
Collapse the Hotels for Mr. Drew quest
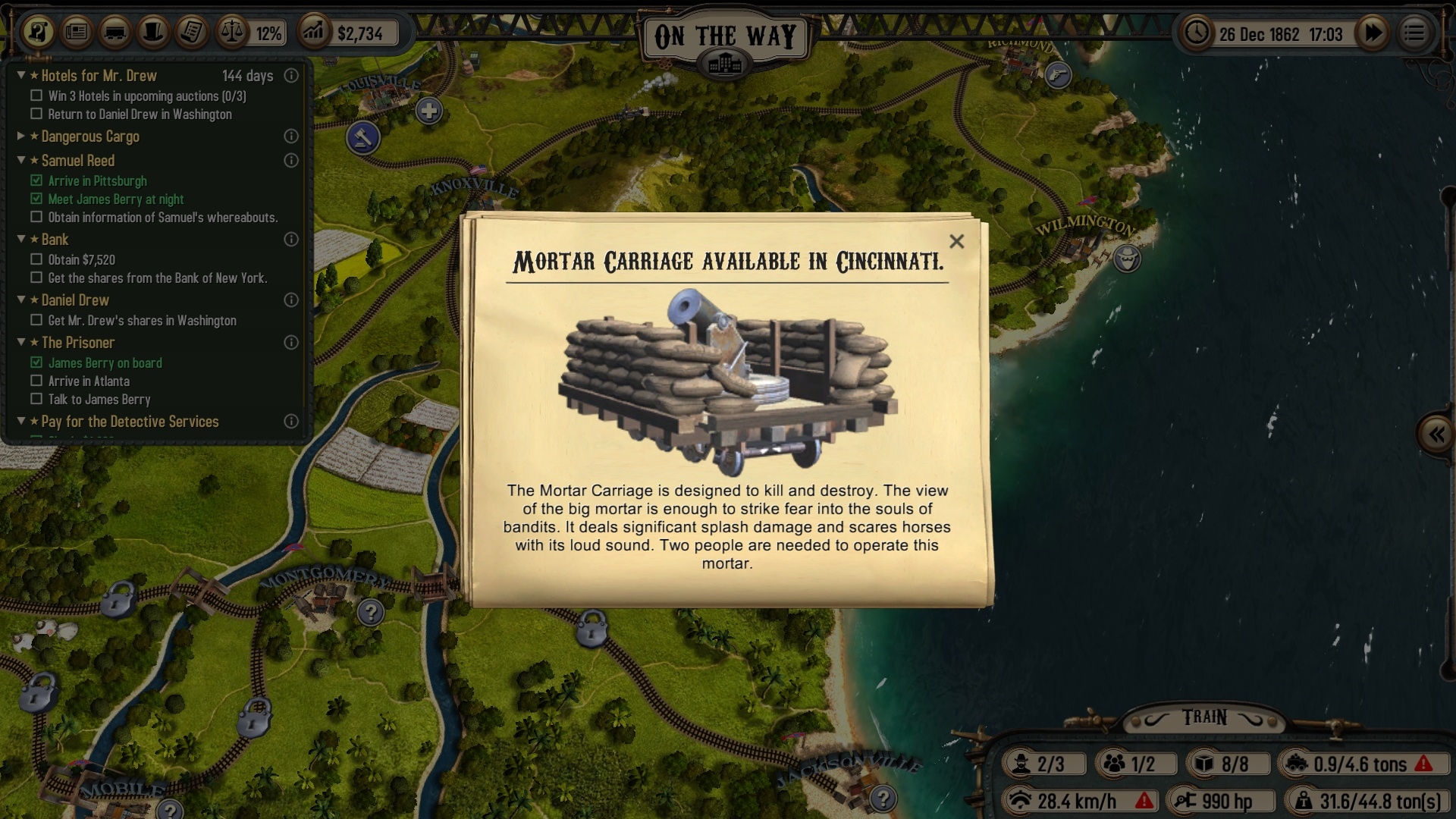pyautogui.click(x=21, y=75)
